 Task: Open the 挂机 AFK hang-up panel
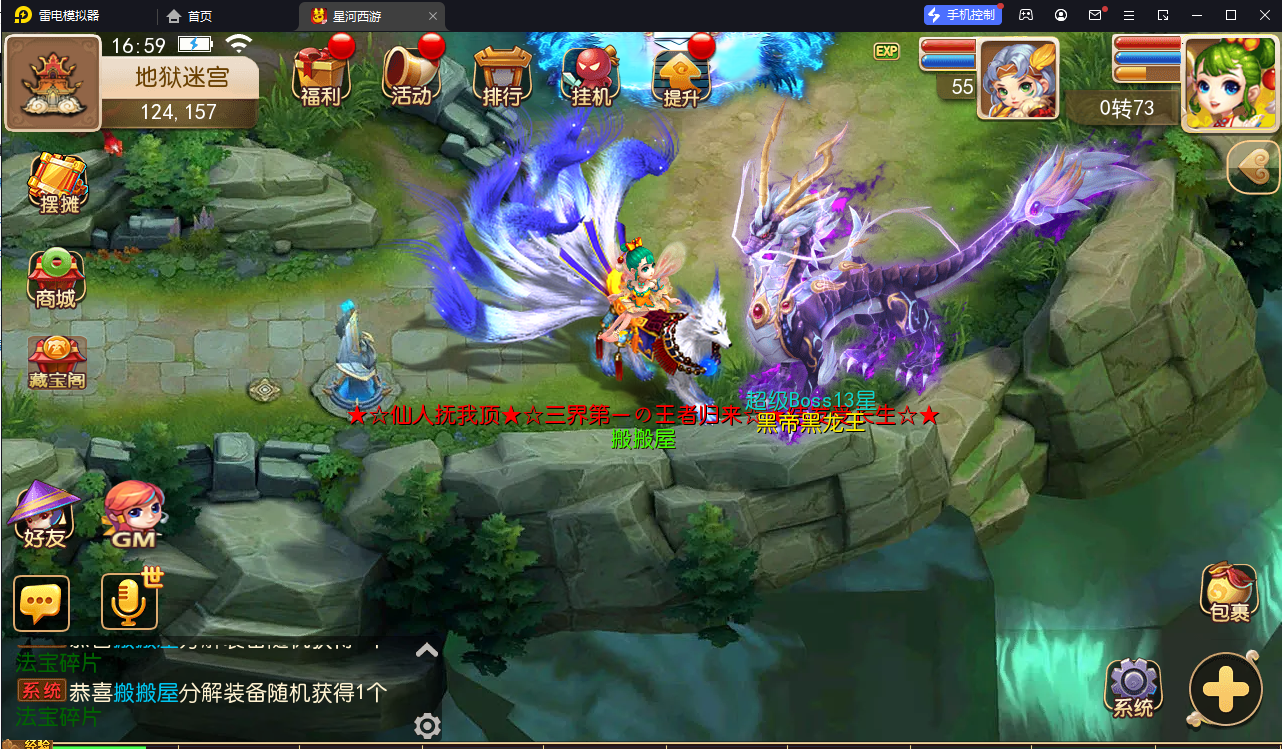point(592,75)
